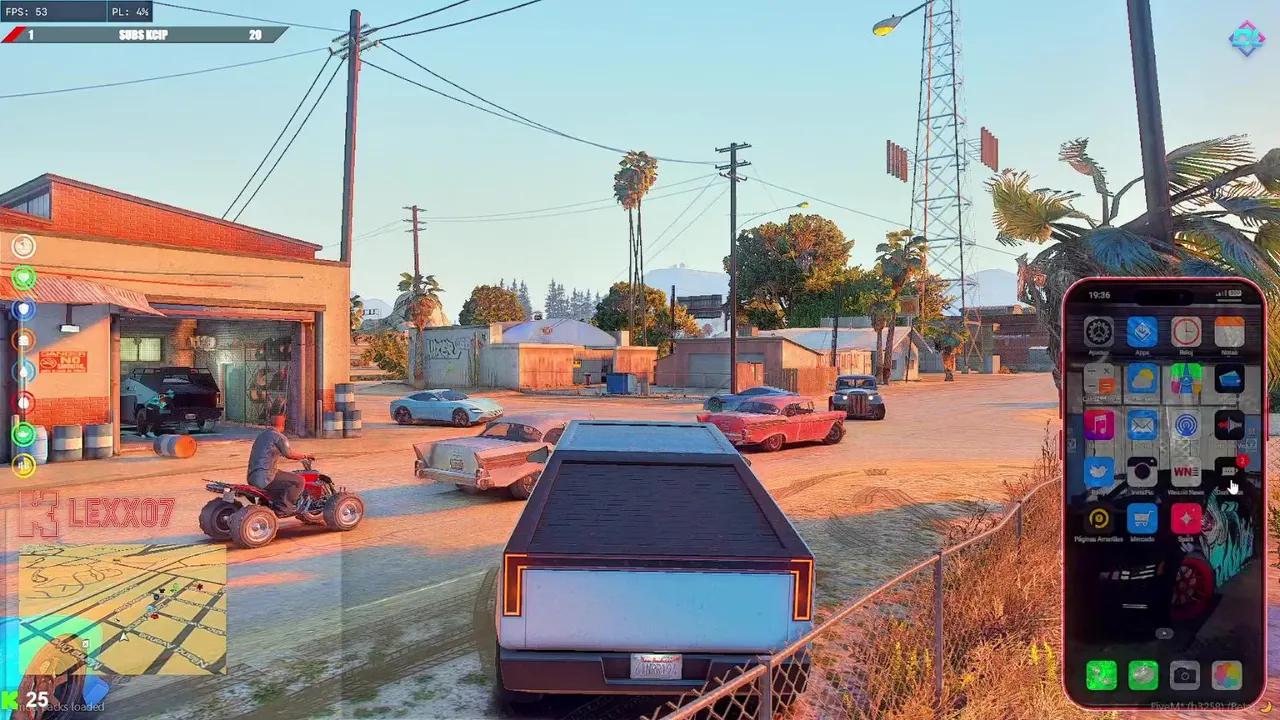Select the blue armor icon in the left HUD
This screenshot has width=1280, height=720.
[x=23, y=310]
